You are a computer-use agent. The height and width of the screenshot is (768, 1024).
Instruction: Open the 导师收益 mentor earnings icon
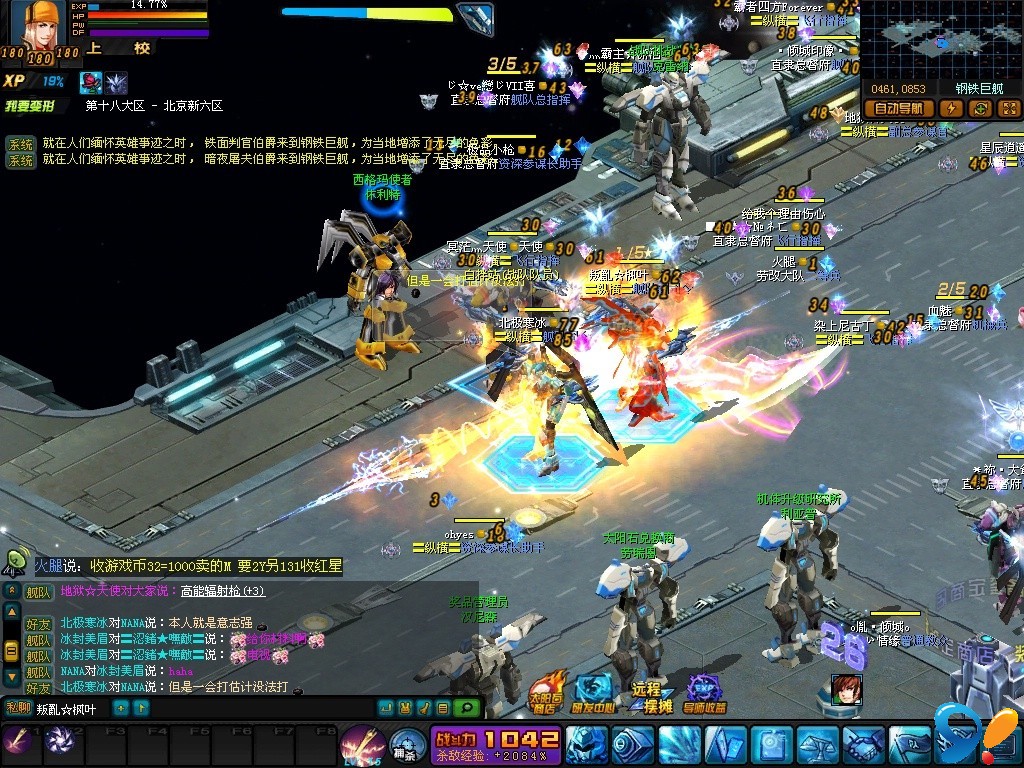coord(704,691)
